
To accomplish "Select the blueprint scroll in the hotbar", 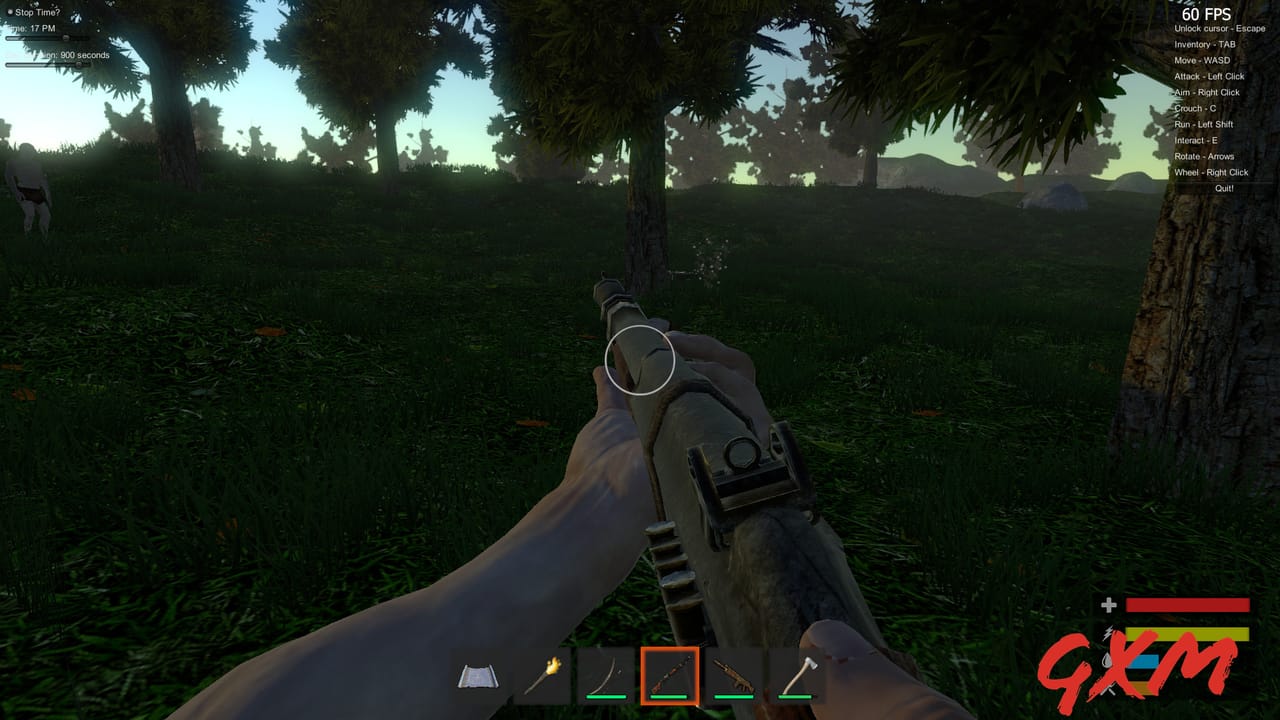I will point(480,675).
